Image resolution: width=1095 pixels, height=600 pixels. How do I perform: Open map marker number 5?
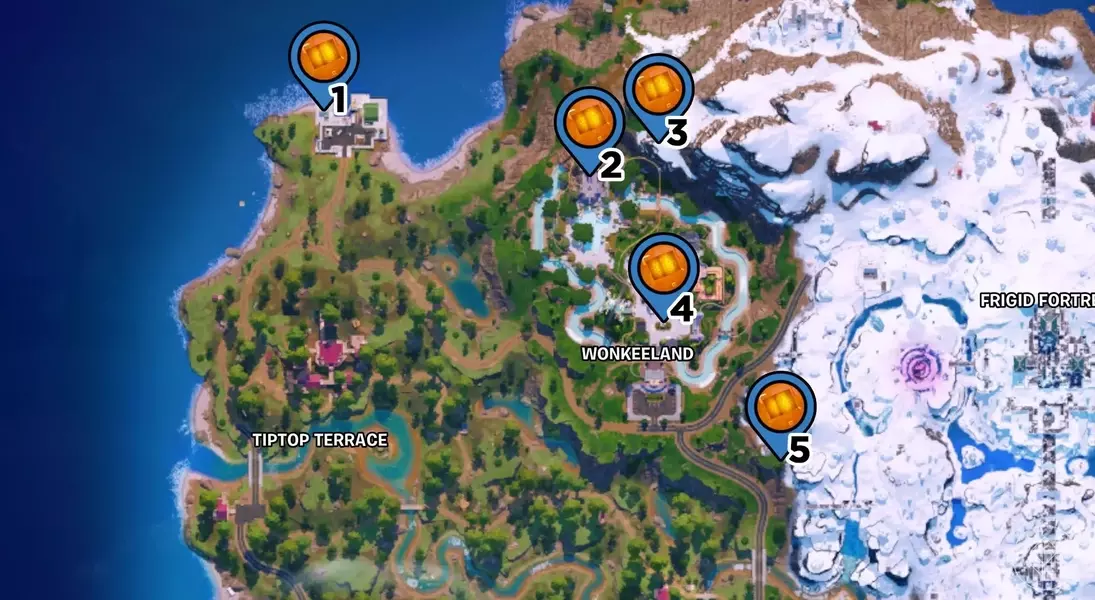[x=781, y=407]
